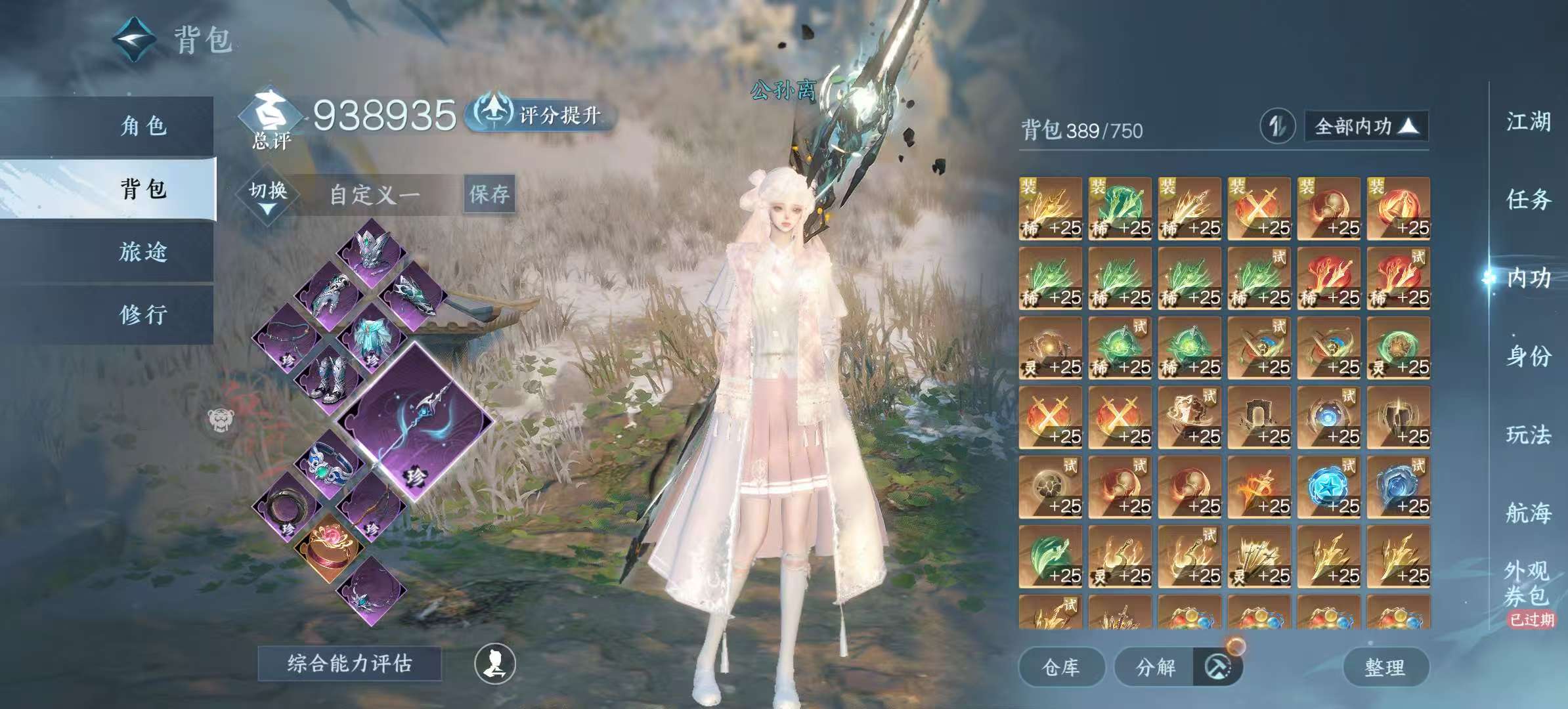Select the 航海 seafaring category

point(1527,513)
